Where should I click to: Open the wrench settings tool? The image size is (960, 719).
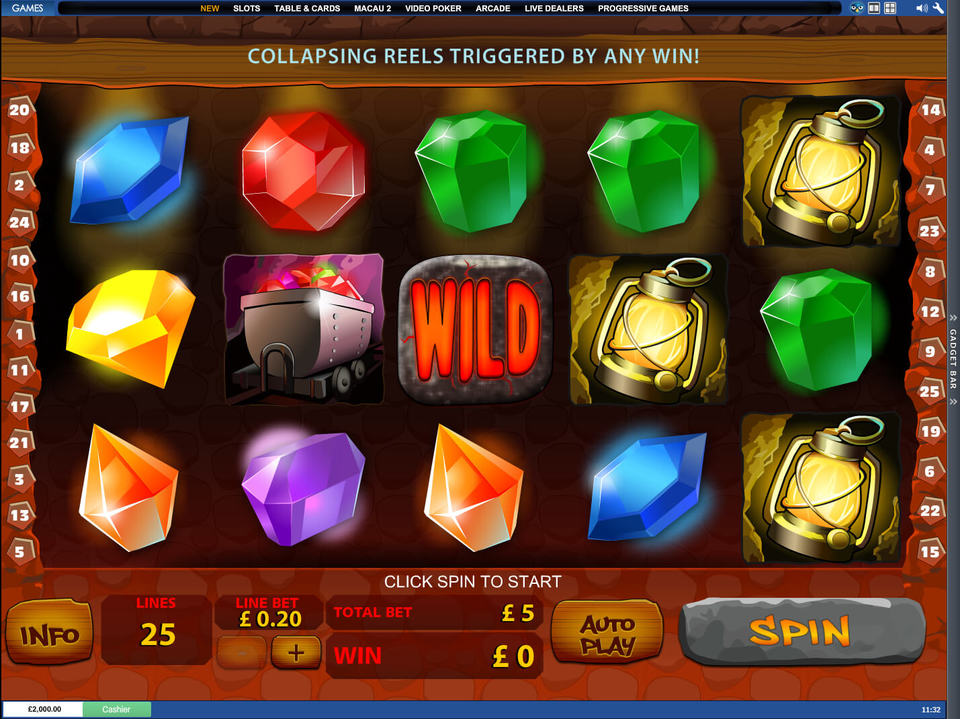pos(938,8)
